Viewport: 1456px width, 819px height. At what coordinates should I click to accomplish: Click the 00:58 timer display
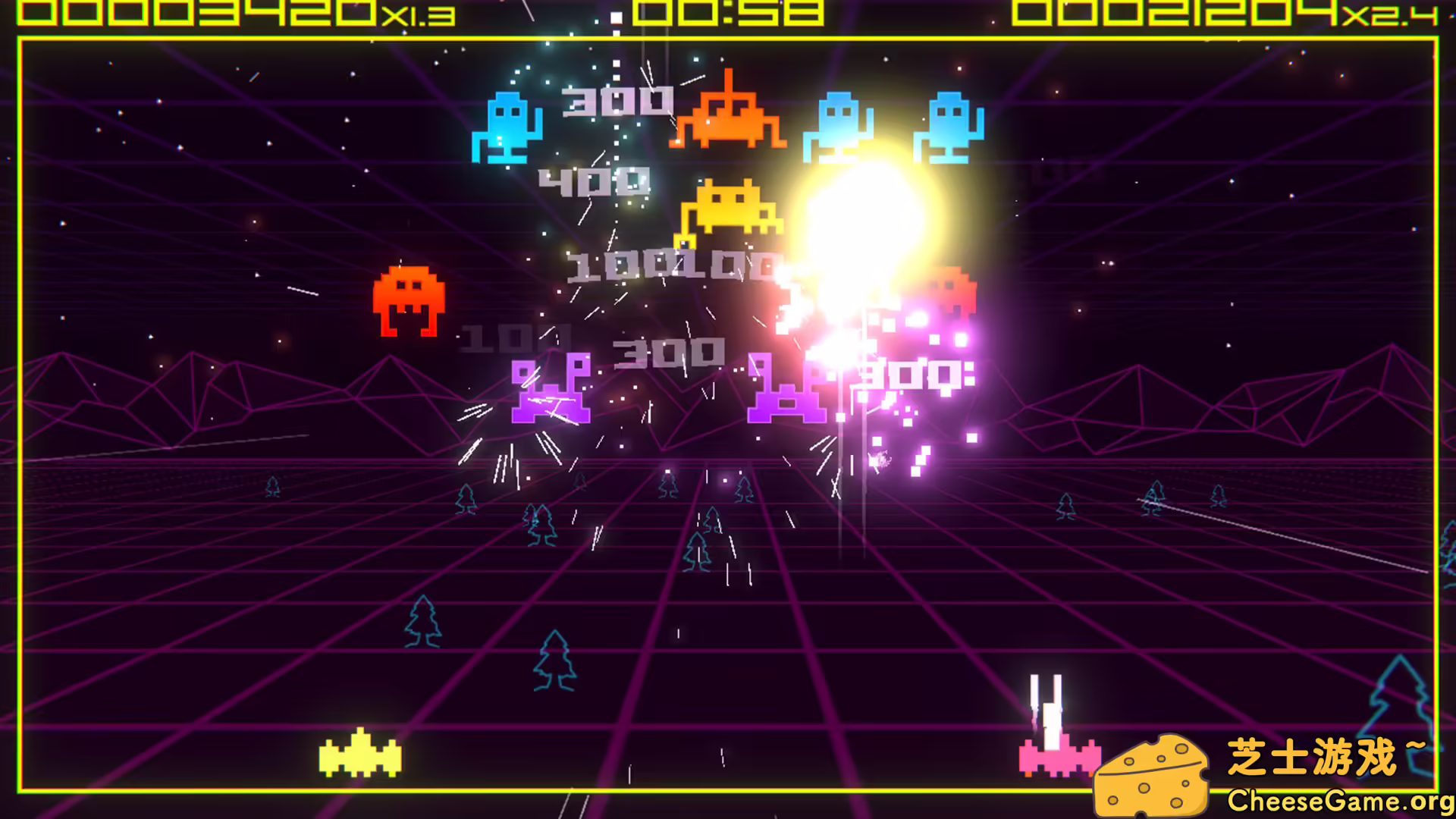pos(728,11)
